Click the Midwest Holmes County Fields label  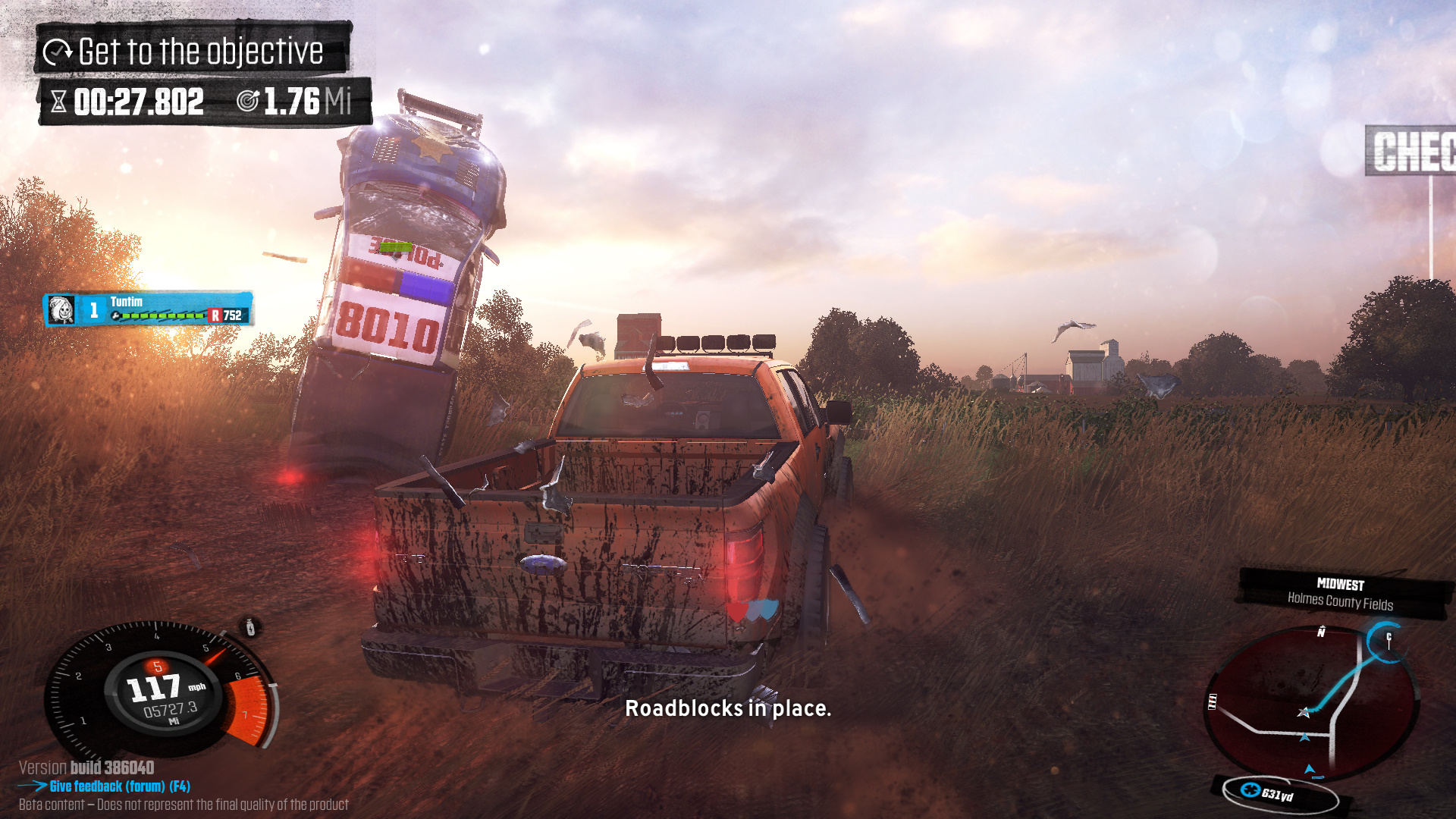pos(1341,594)
